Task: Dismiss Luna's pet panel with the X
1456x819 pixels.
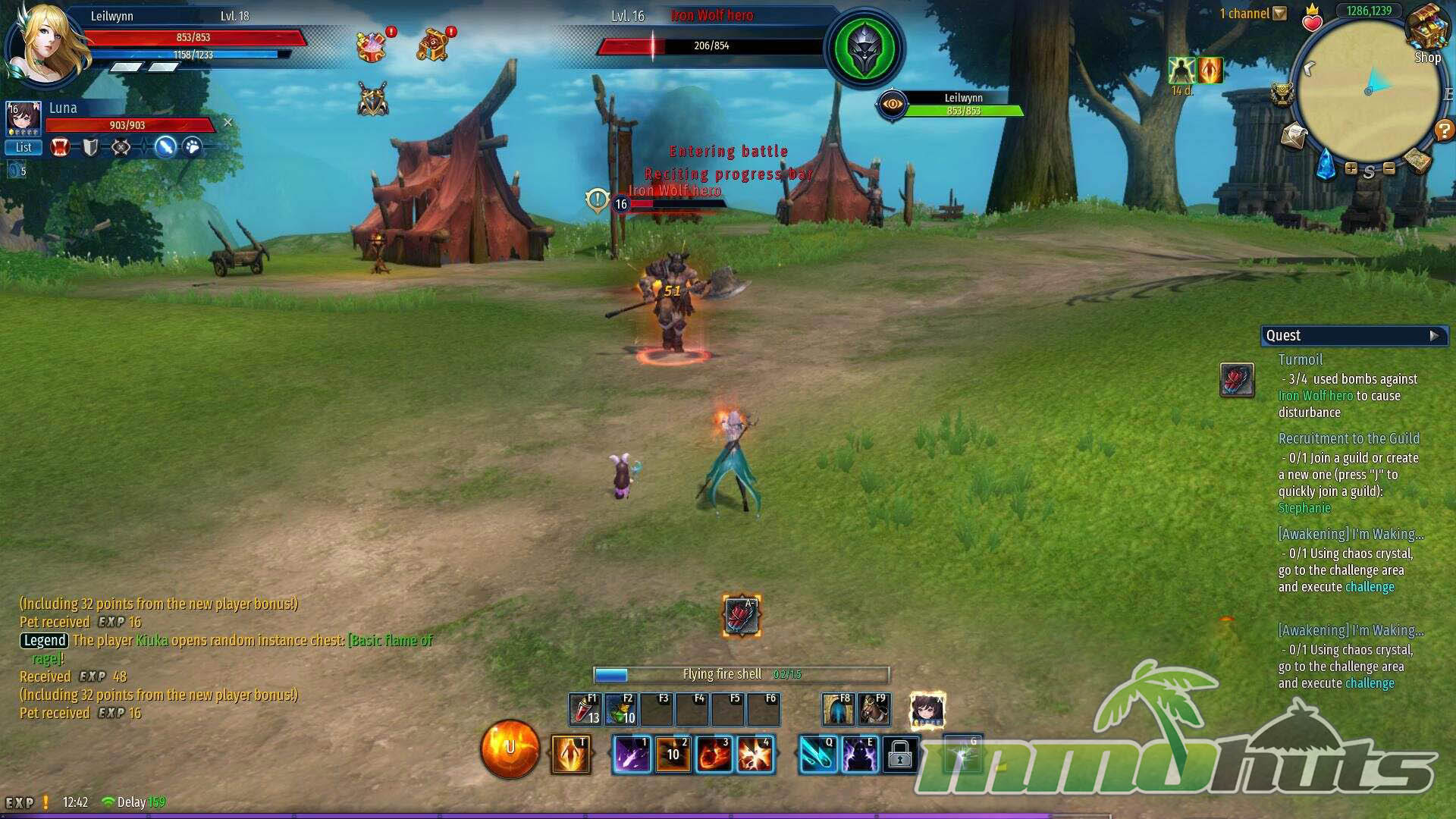Action: tap(227, 123)
